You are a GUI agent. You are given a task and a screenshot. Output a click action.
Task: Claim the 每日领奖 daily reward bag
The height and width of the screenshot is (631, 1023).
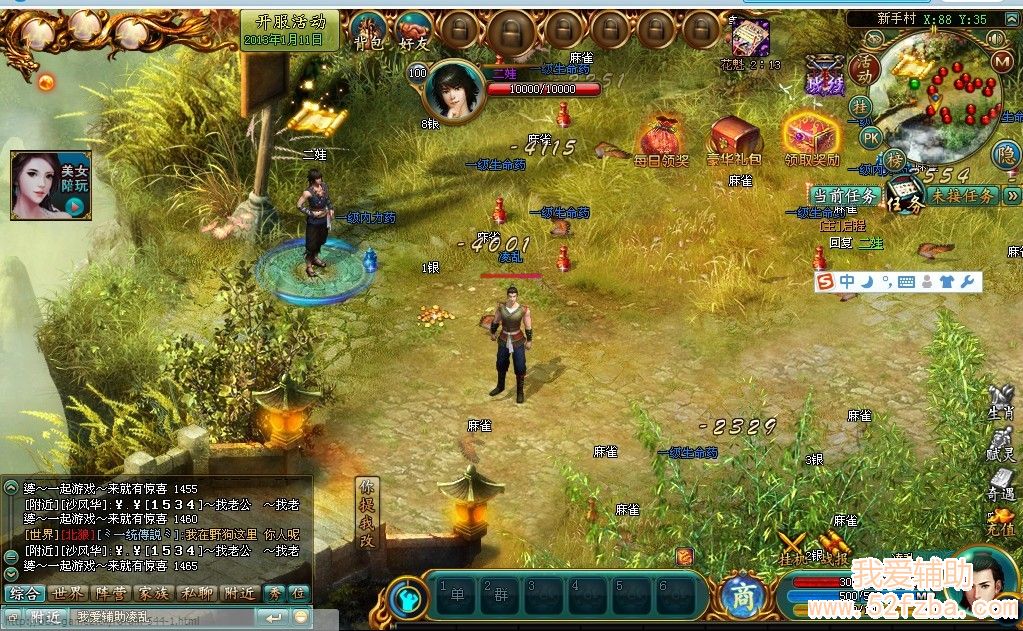661,142
